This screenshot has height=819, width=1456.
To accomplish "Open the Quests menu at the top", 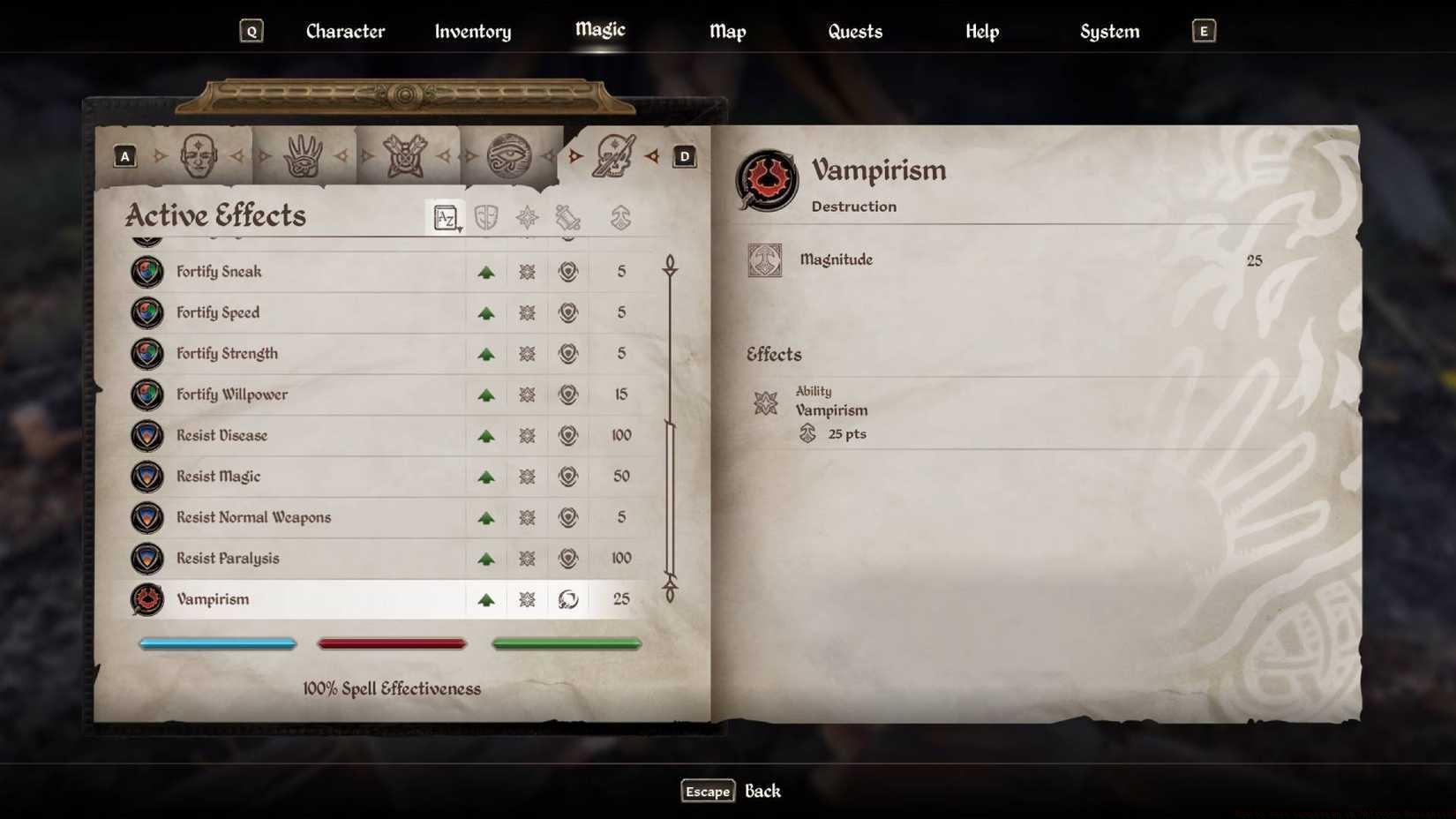I will [x=854, y=31].
